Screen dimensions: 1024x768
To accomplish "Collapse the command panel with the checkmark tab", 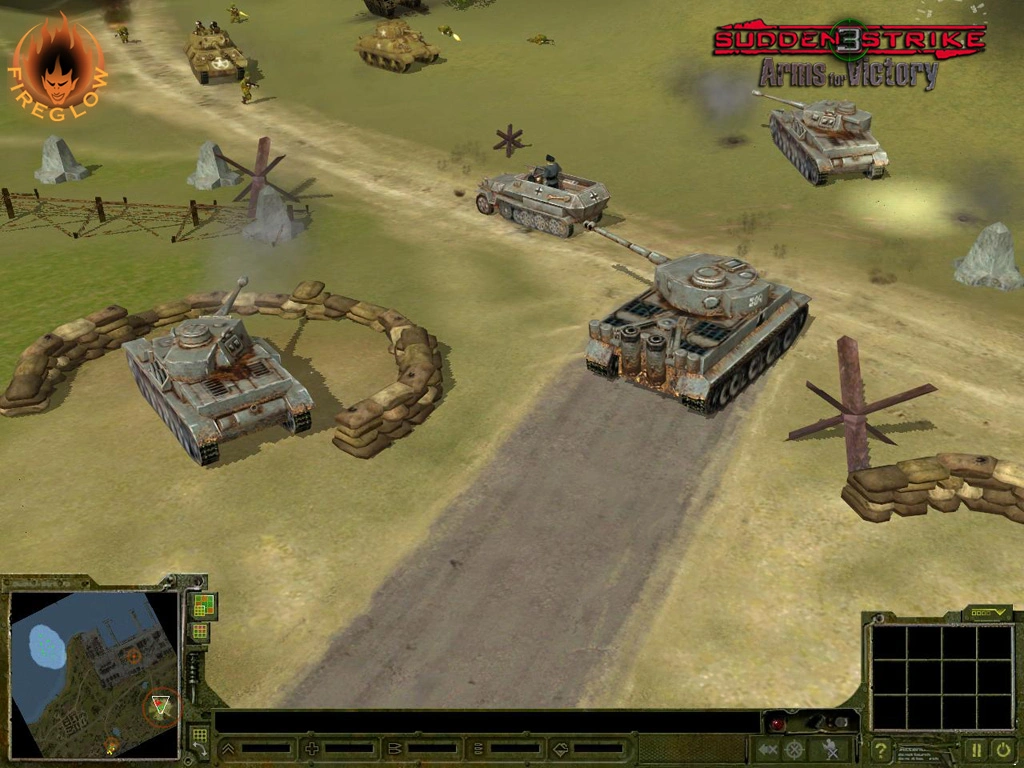I will pyautogui.click(x=987, y=613).
